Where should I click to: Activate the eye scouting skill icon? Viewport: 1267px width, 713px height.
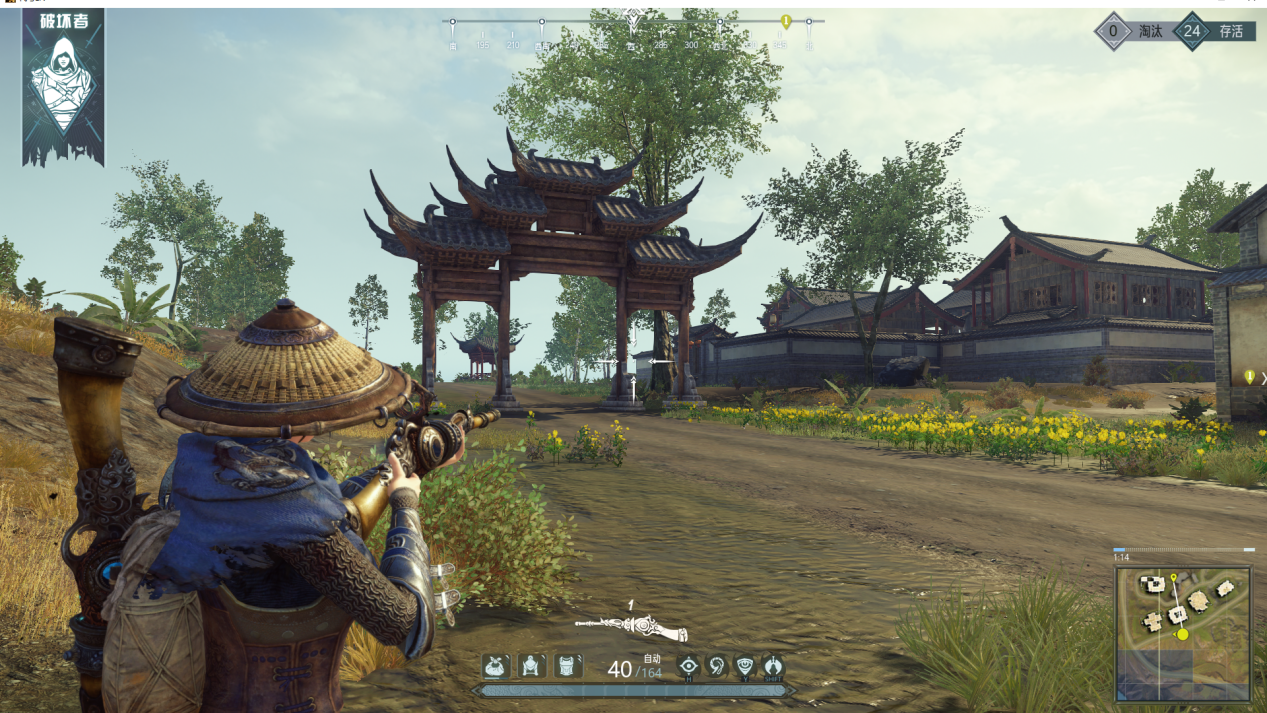pos(688,666)
